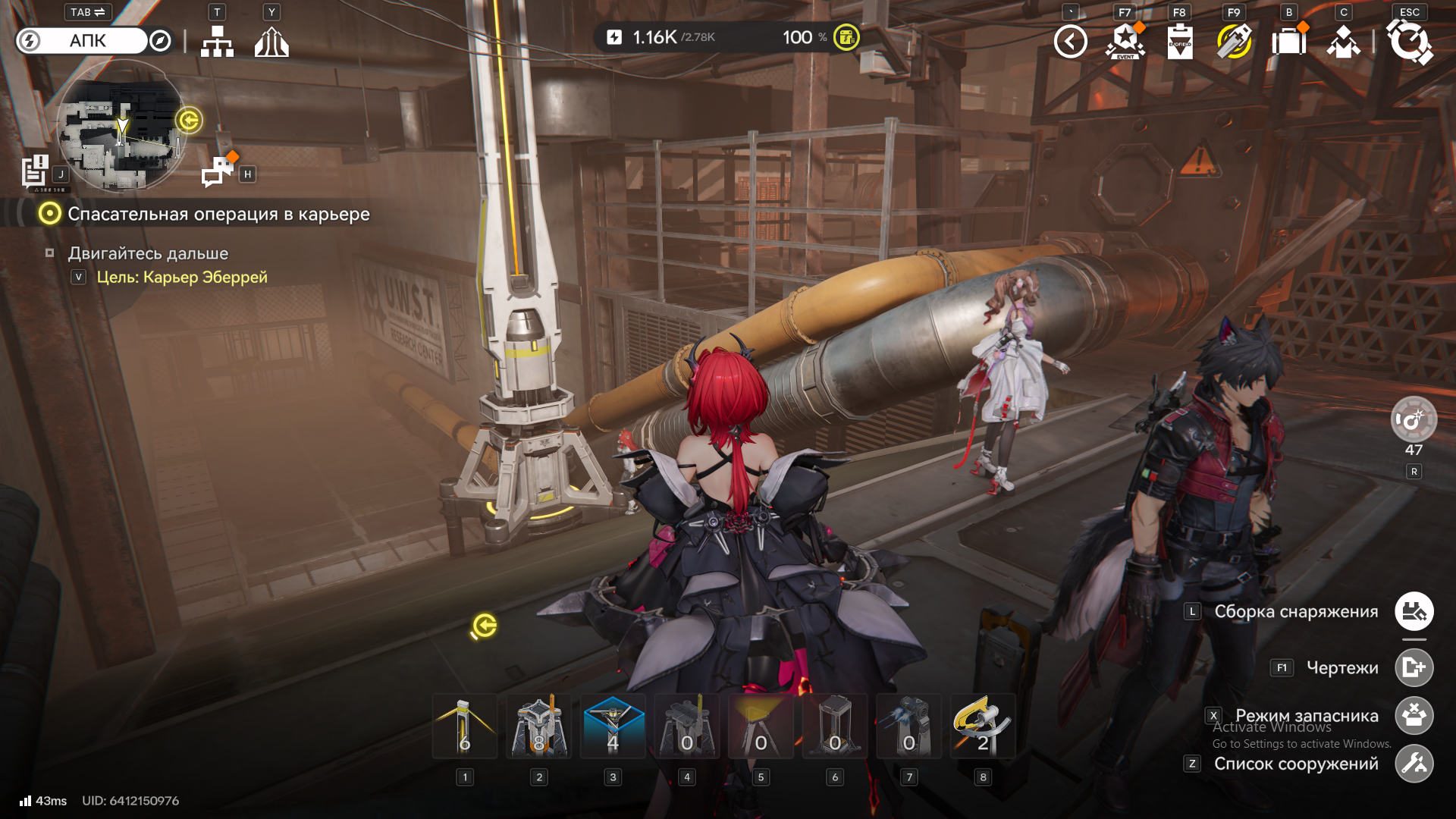1456x819 pixels.
Task: Open the tech tree hierarchy icon
Action: click(217, 42)
